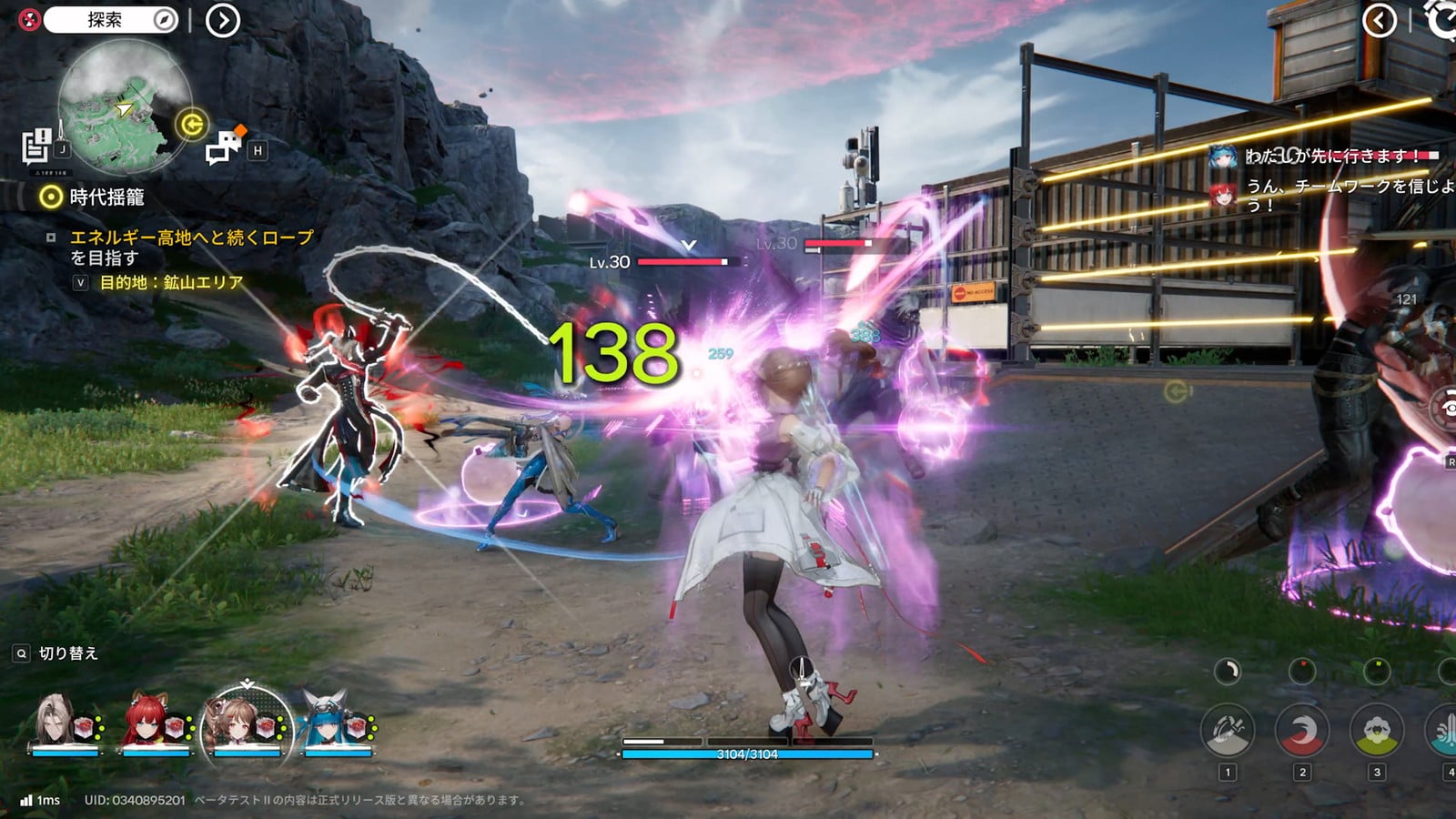
Task: Open the quest log document icon
Action: 37,146
